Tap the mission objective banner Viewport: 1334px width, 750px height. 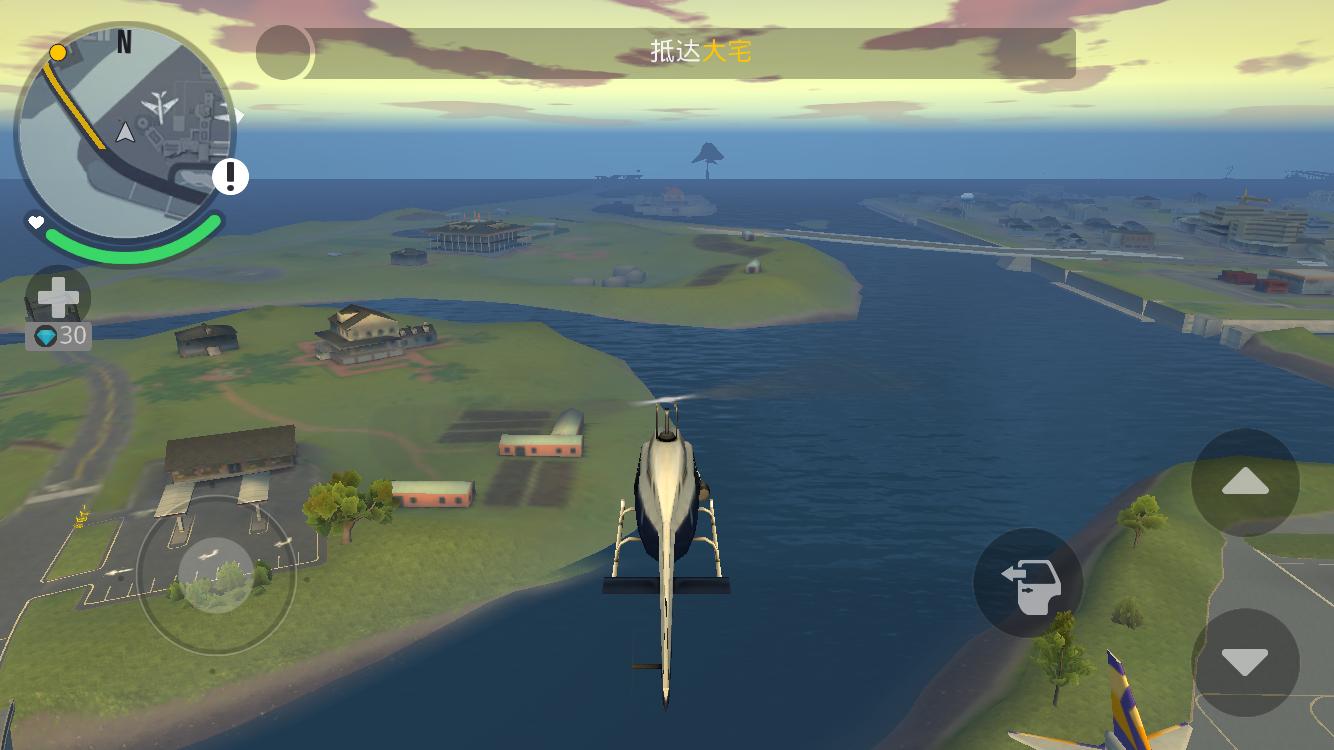[x=690, y=53]
